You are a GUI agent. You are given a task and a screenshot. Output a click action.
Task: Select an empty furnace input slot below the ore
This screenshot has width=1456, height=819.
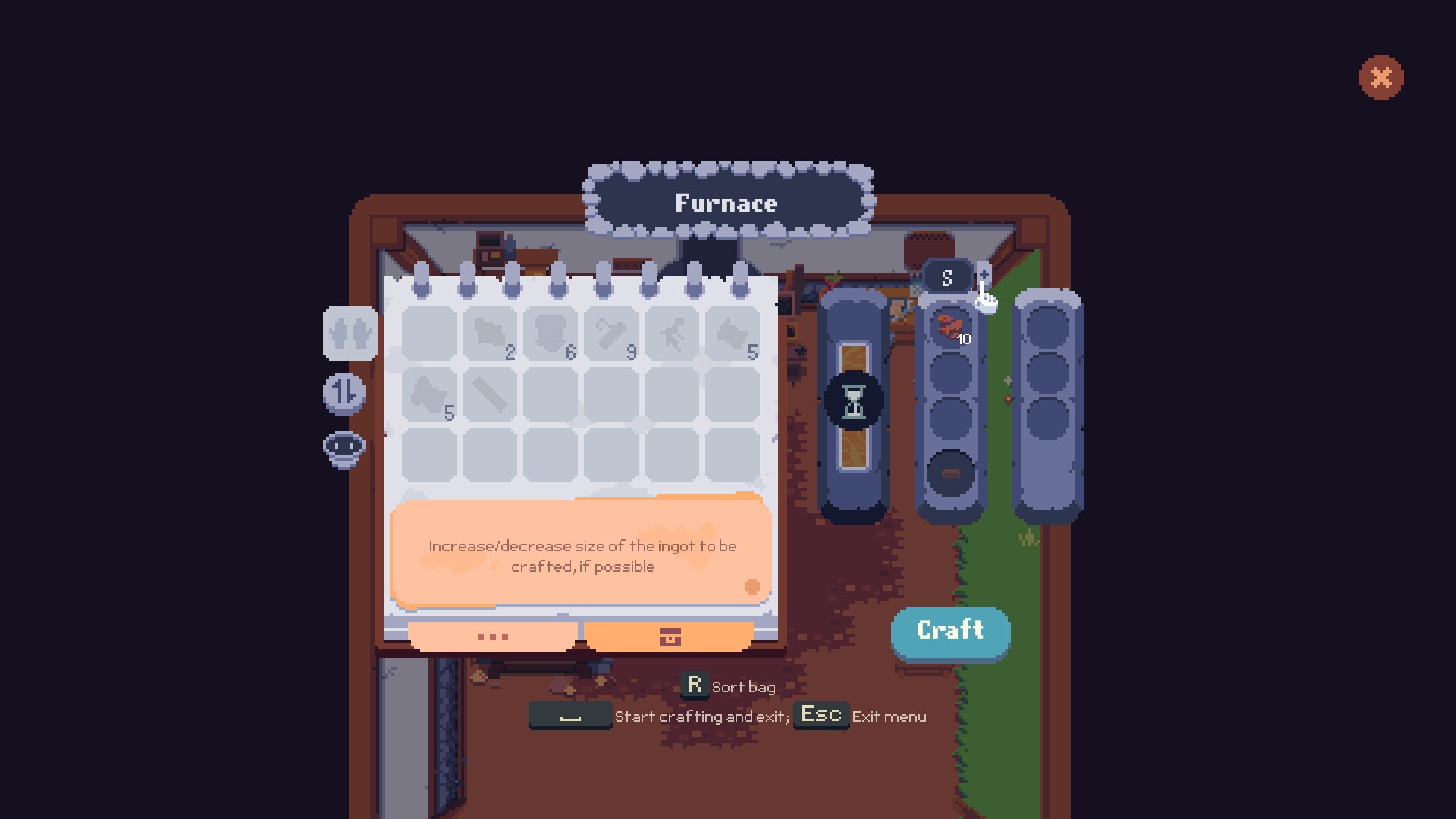949,372
